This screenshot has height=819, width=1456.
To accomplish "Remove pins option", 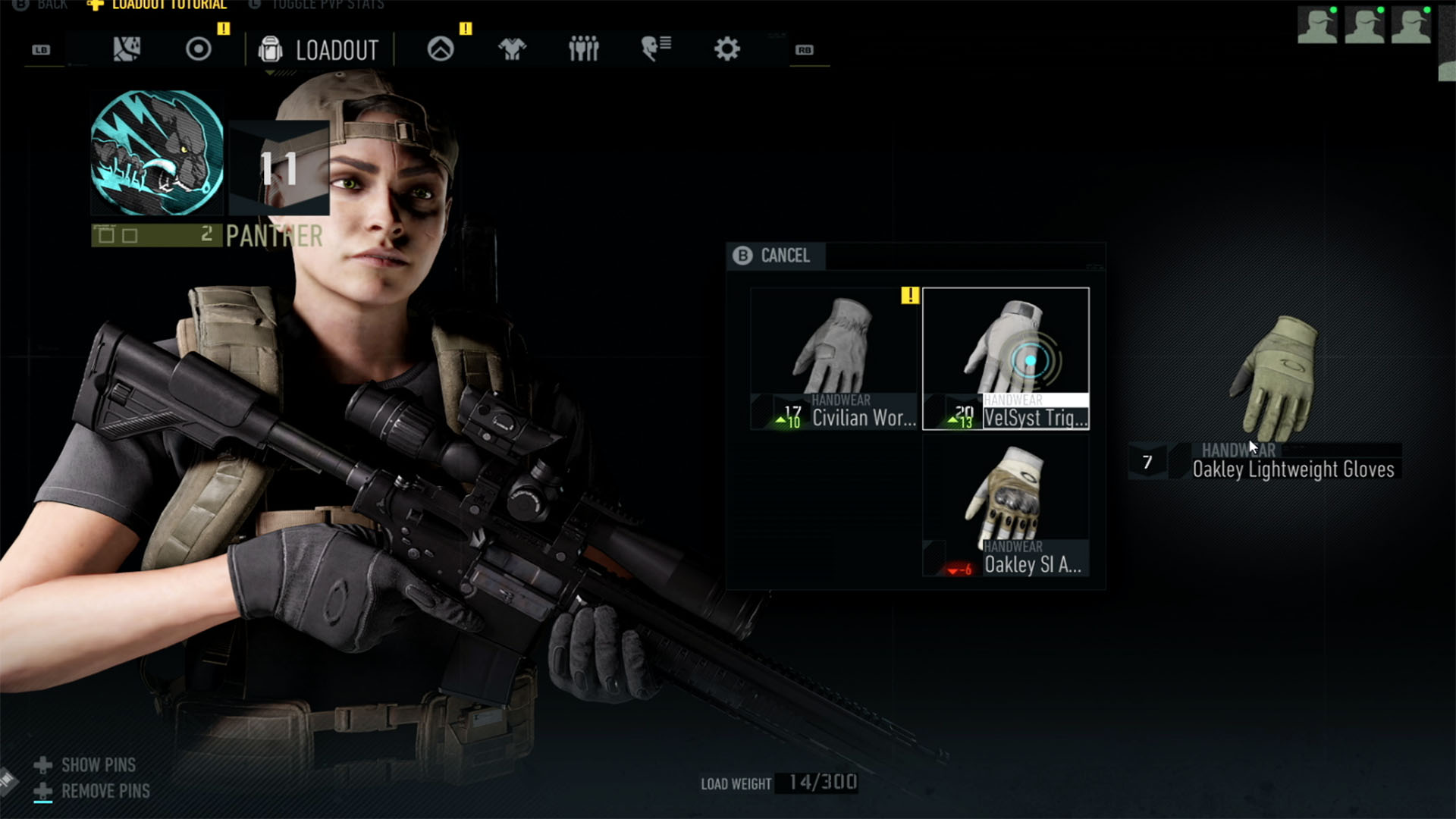I will (x=105, y=791).
